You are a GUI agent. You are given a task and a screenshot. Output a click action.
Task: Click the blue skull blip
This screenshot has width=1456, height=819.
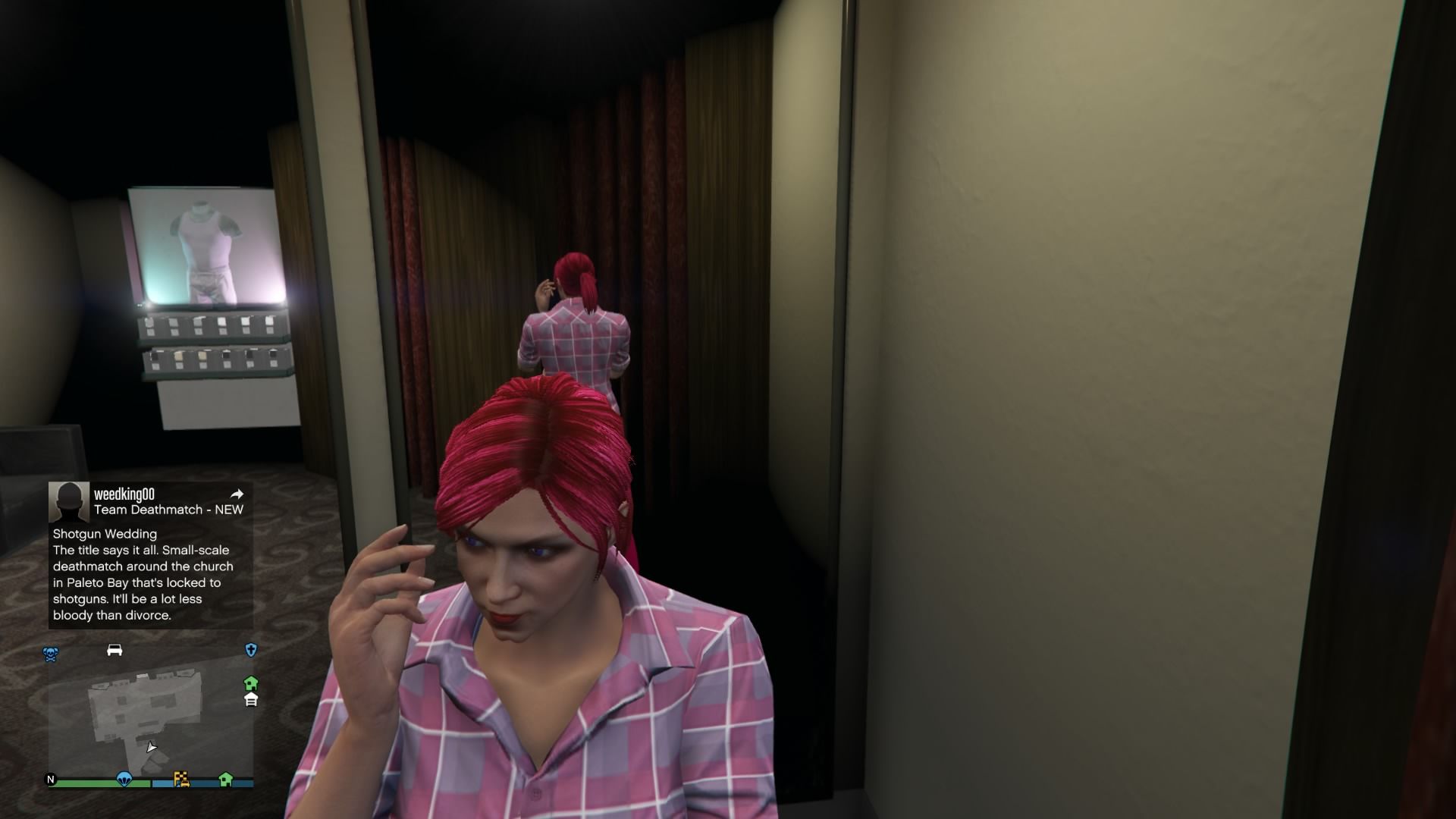[51, 654]
